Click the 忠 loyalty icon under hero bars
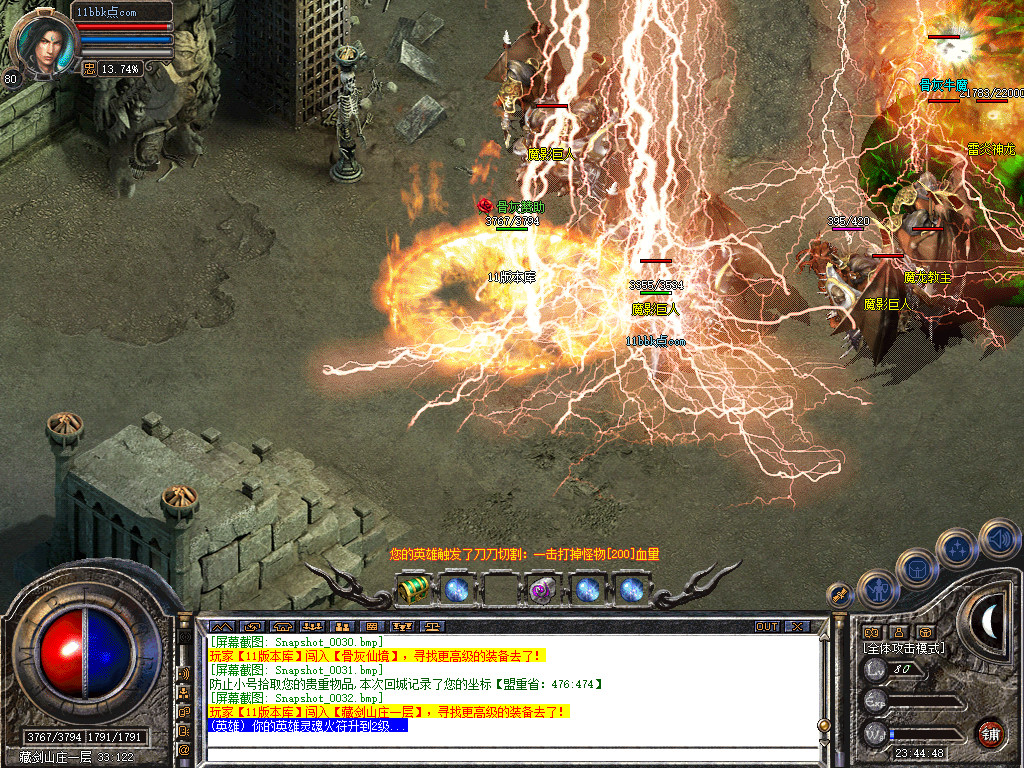1024x768 pixels. click(x=89, y=68)
